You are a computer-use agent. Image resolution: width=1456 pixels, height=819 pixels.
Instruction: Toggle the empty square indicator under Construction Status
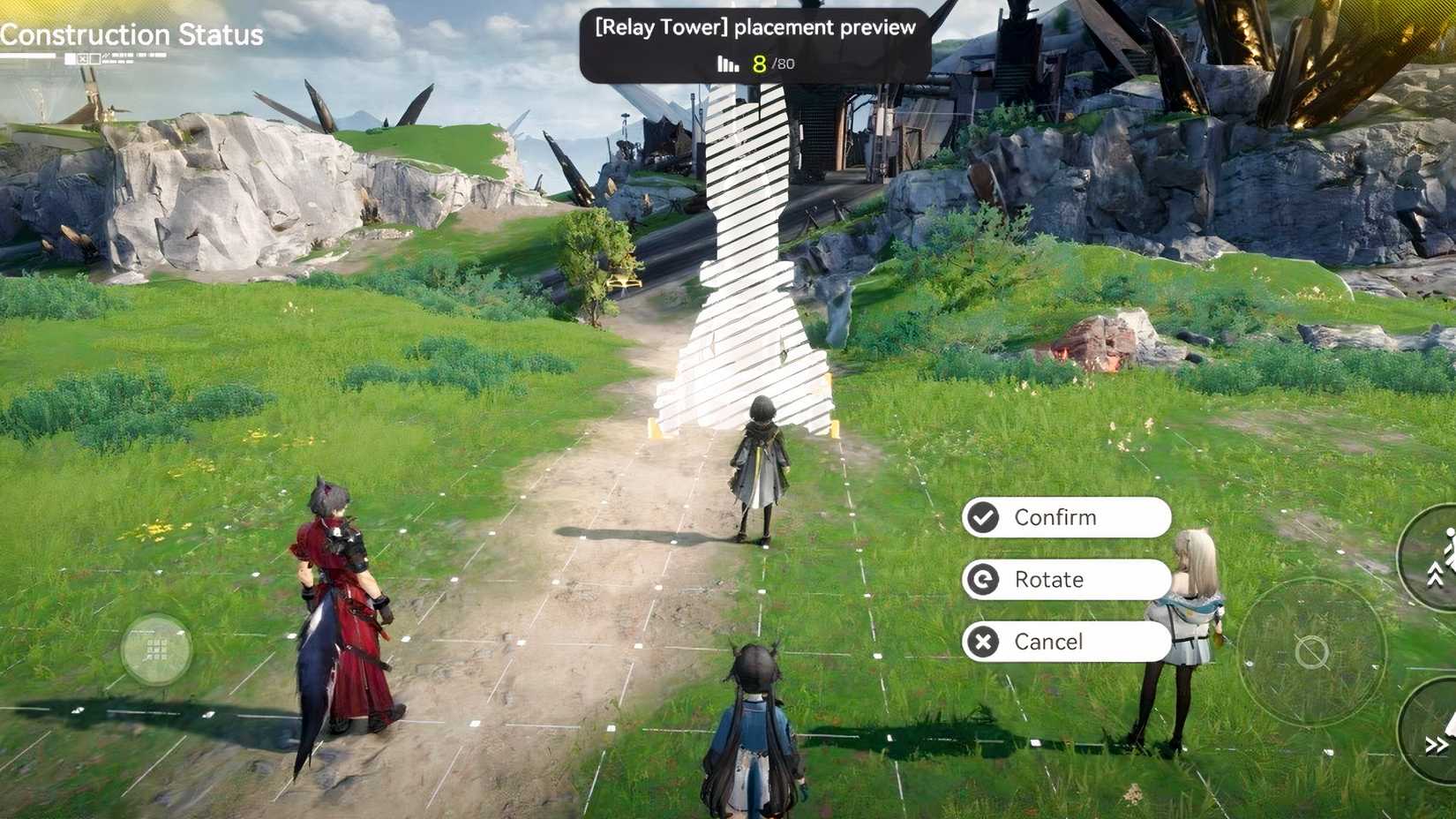(x=94, y=58)
